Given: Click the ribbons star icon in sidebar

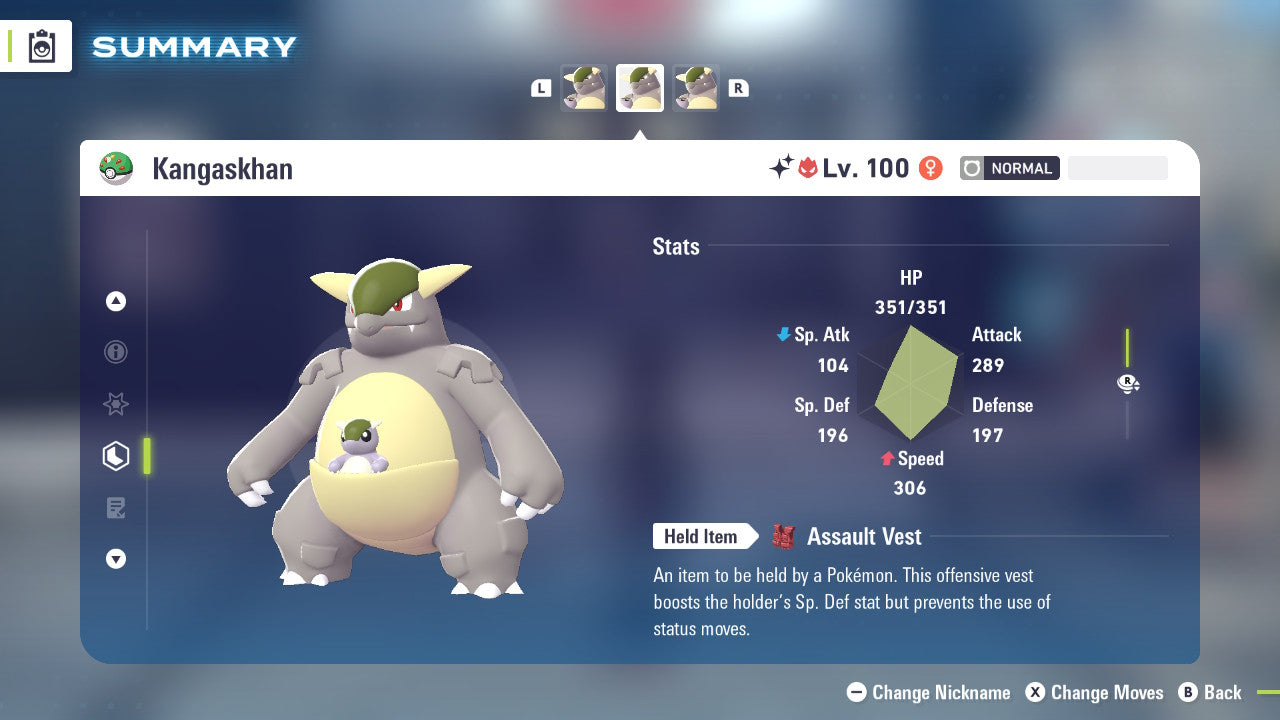Looking at the screenshot, I should click(116, 404).
